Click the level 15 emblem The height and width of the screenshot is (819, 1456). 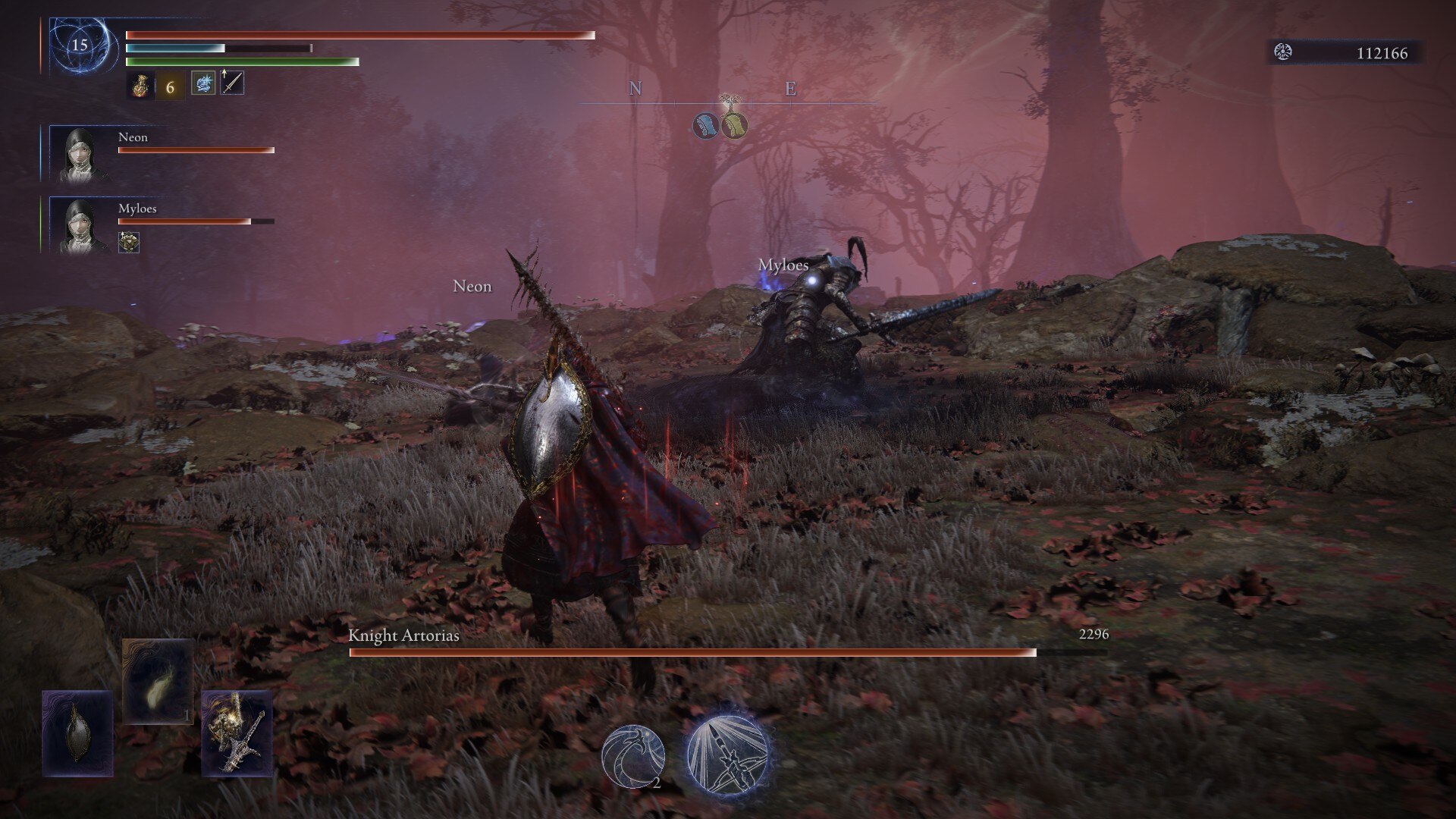pyautogui.click(x=80, y=45)
